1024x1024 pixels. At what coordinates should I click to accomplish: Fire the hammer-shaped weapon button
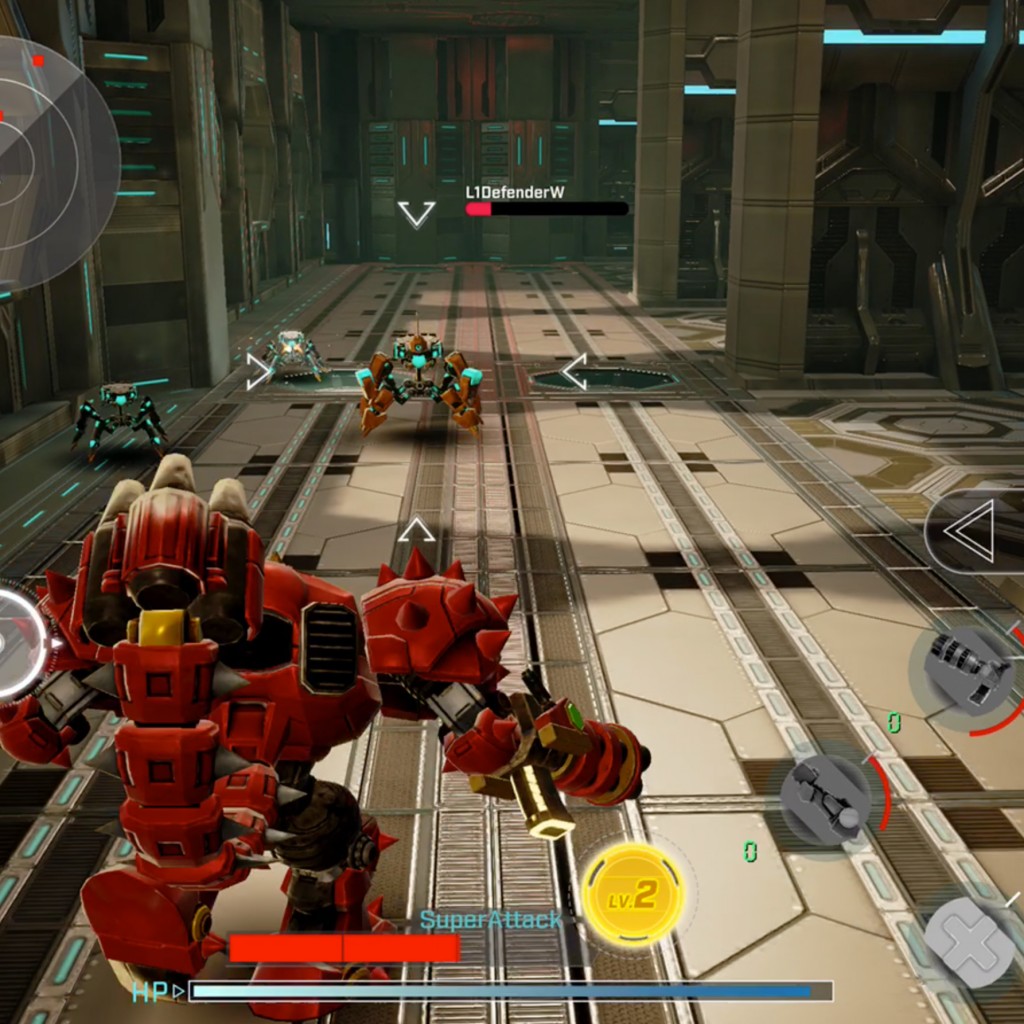(826, 800)
